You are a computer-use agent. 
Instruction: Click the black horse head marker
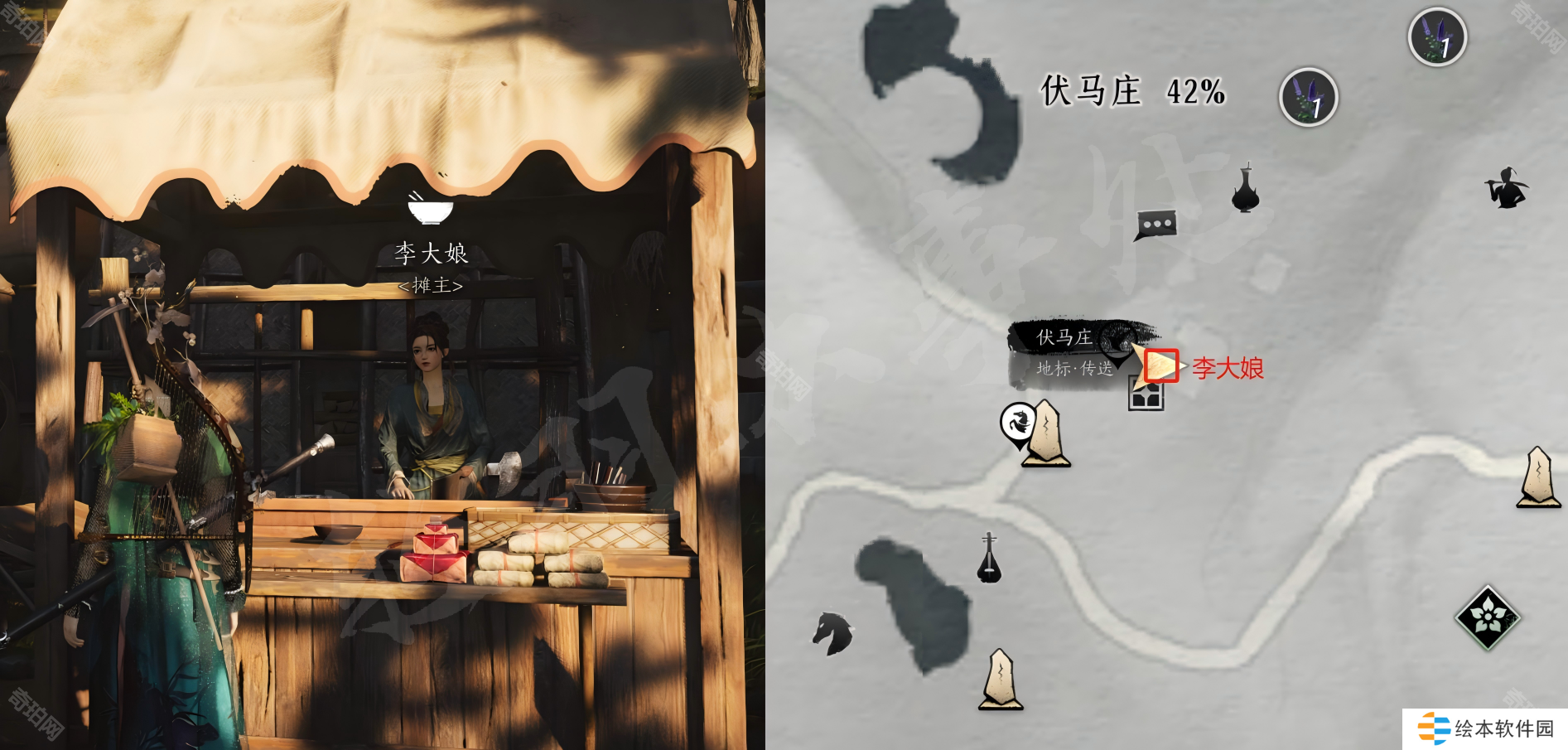[832, 633]
